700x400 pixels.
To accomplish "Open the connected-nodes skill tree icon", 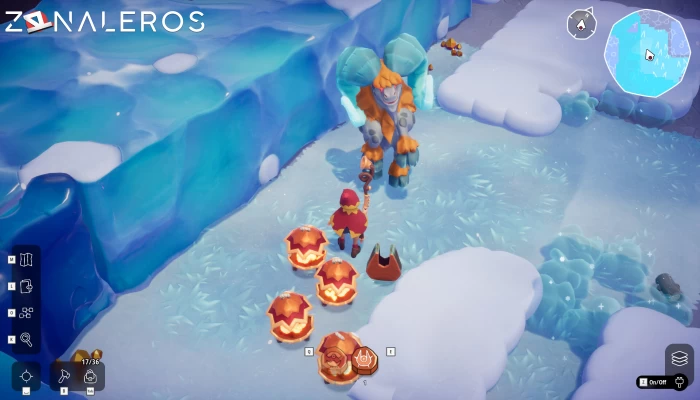I will coord(26,313).
